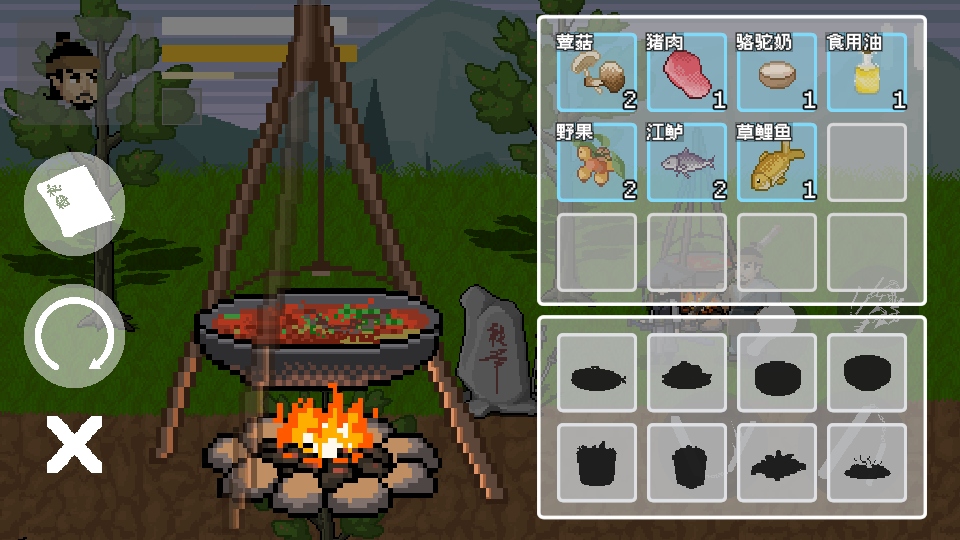Screen dimensions: 960x540
Task: Click the circular arrow stir button
Action: [74, 335]
